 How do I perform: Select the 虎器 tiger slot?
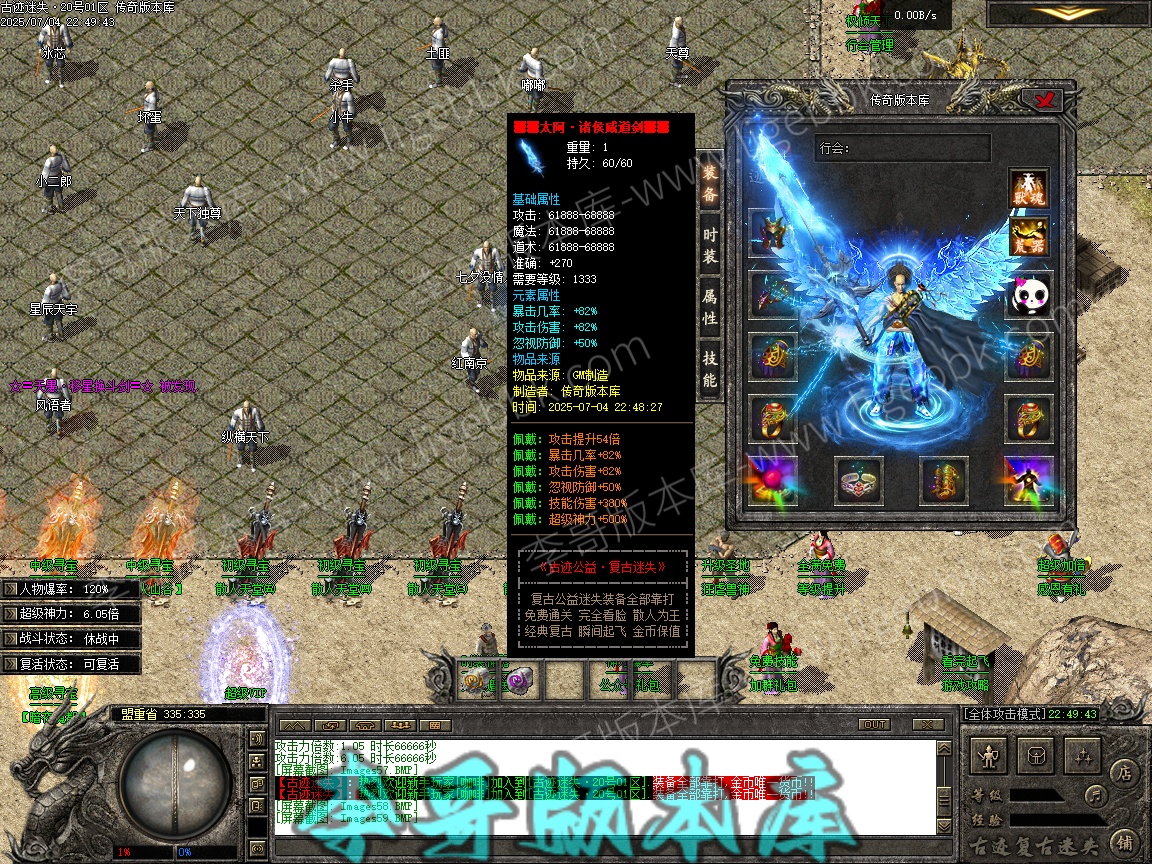click(x=1028, y=238)
